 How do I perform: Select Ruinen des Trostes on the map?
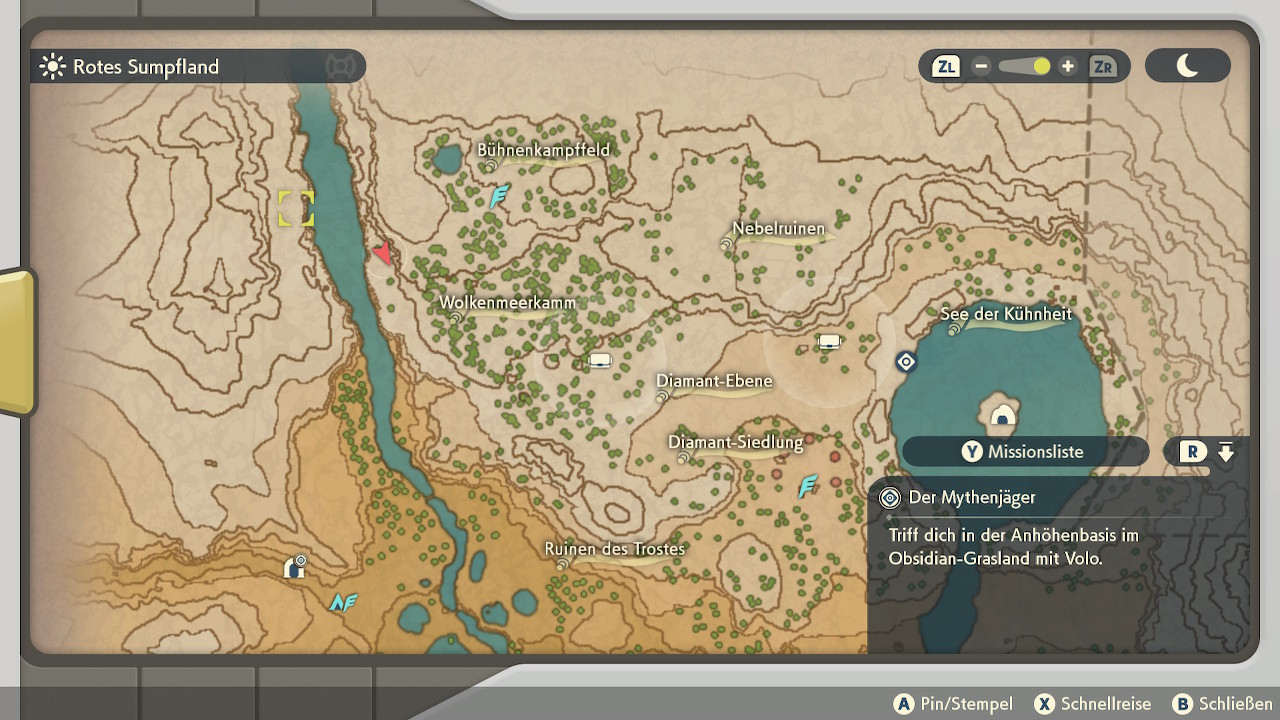(615, 549)
